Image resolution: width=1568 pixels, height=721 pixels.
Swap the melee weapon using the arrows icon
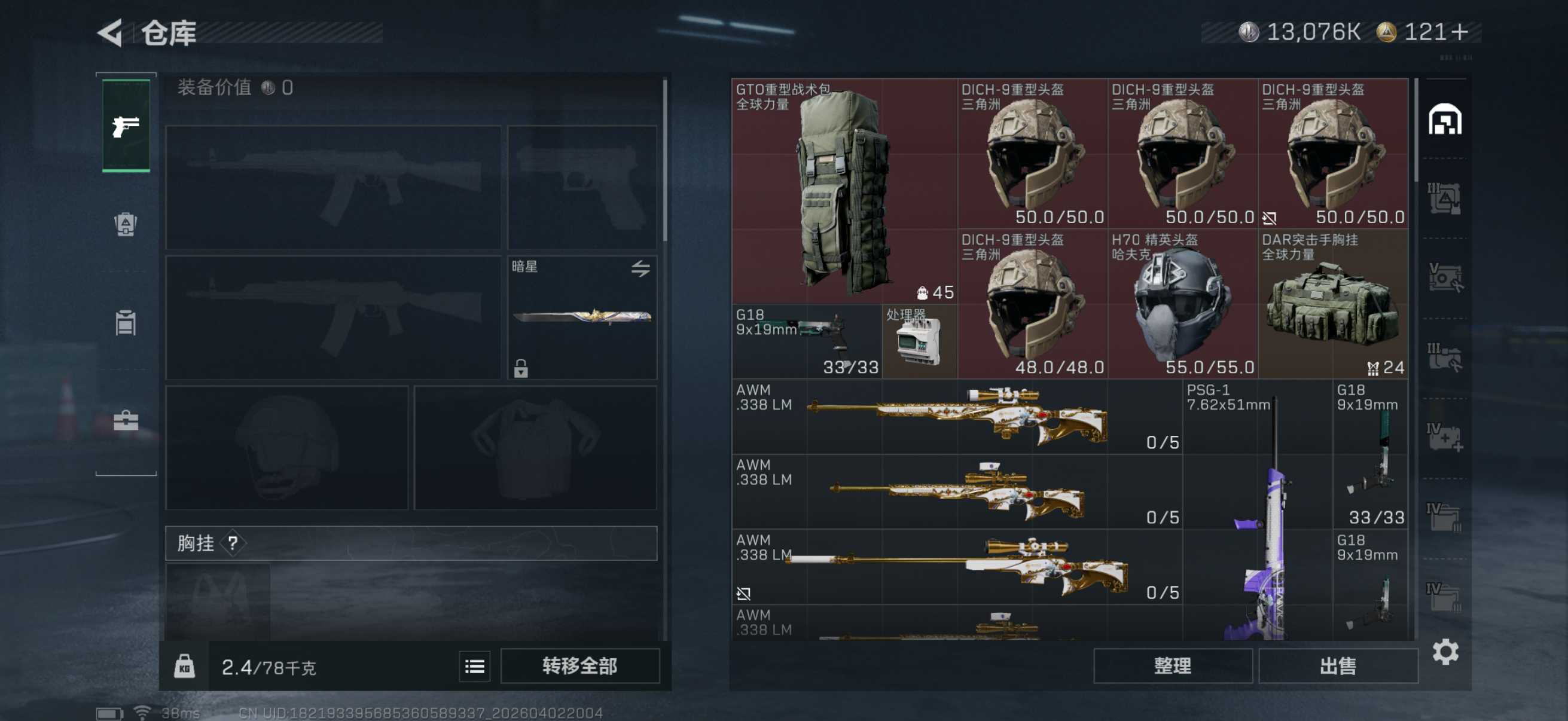coord(640,268)
